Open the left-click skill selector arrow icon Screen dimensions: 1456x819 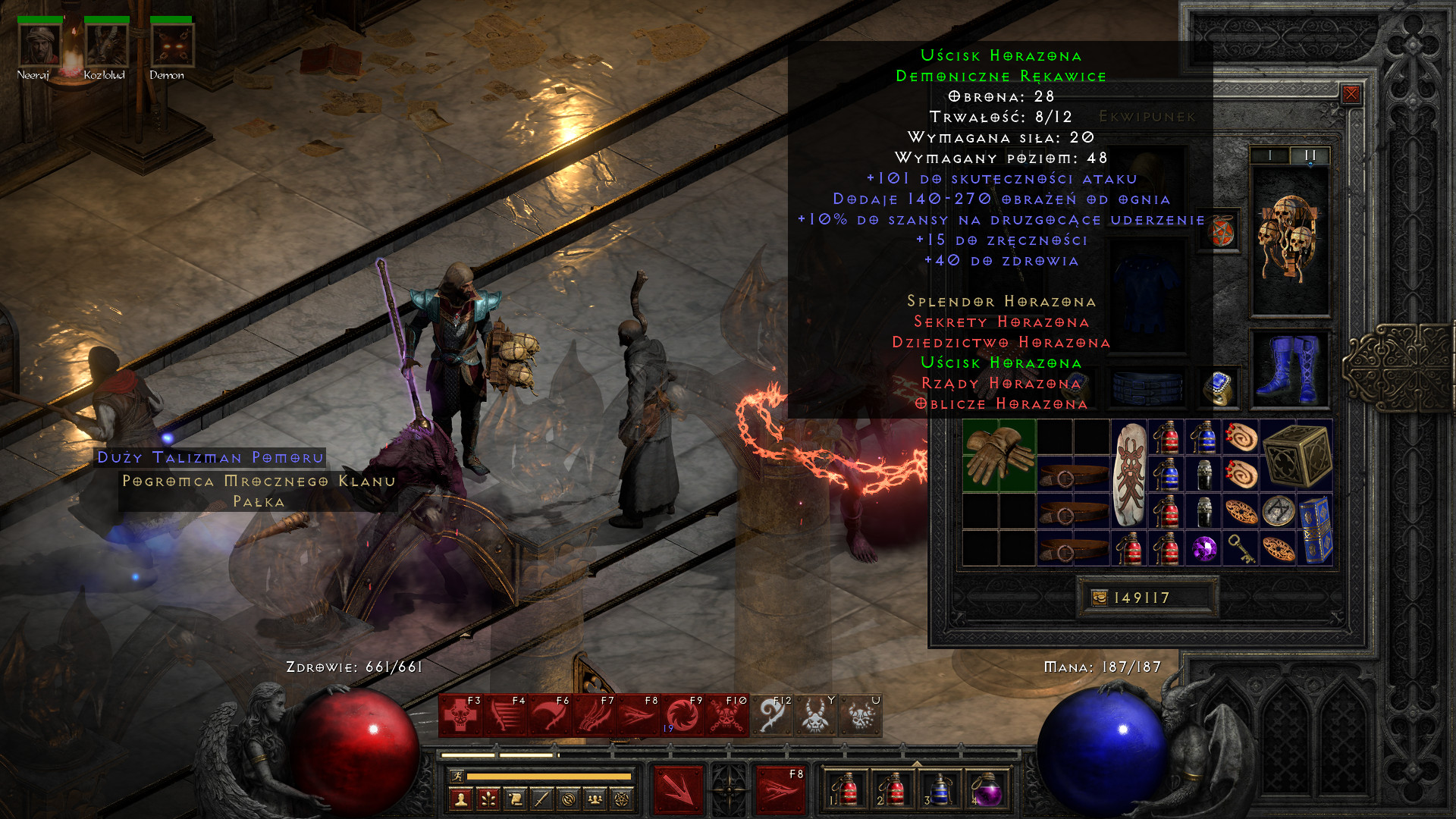tap(678, 790)
